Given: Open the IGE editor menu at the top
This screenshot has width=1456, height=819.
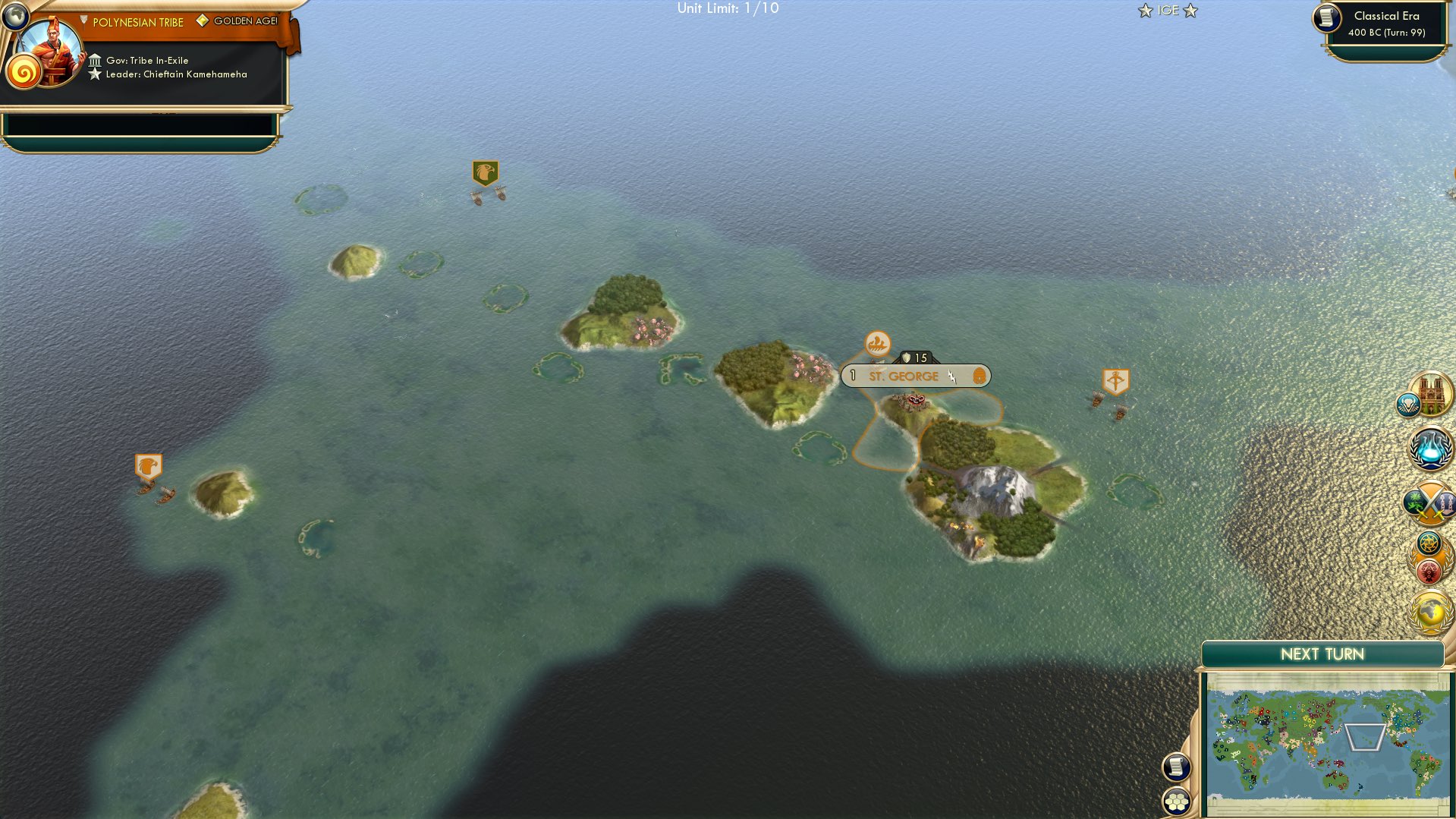Looking at the screenshot, I should tap(1167, 11).
